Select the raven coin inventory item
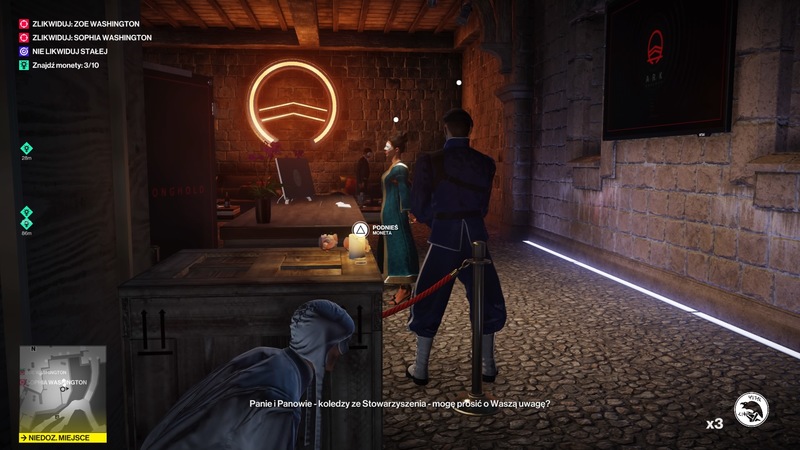The width and height of the screenshot is (800, 450). pos(751,409)
